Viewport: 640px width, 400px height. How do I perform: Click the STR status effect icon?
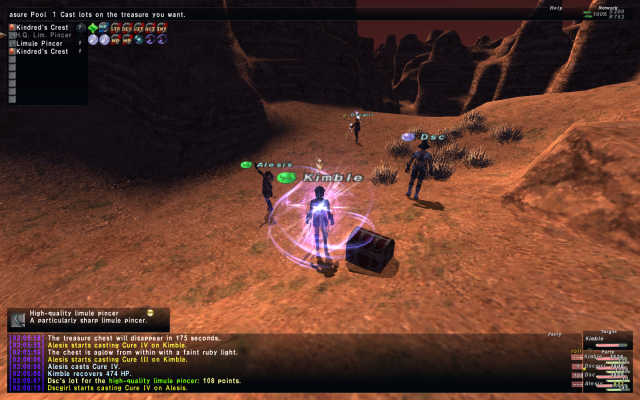point(116,27)
